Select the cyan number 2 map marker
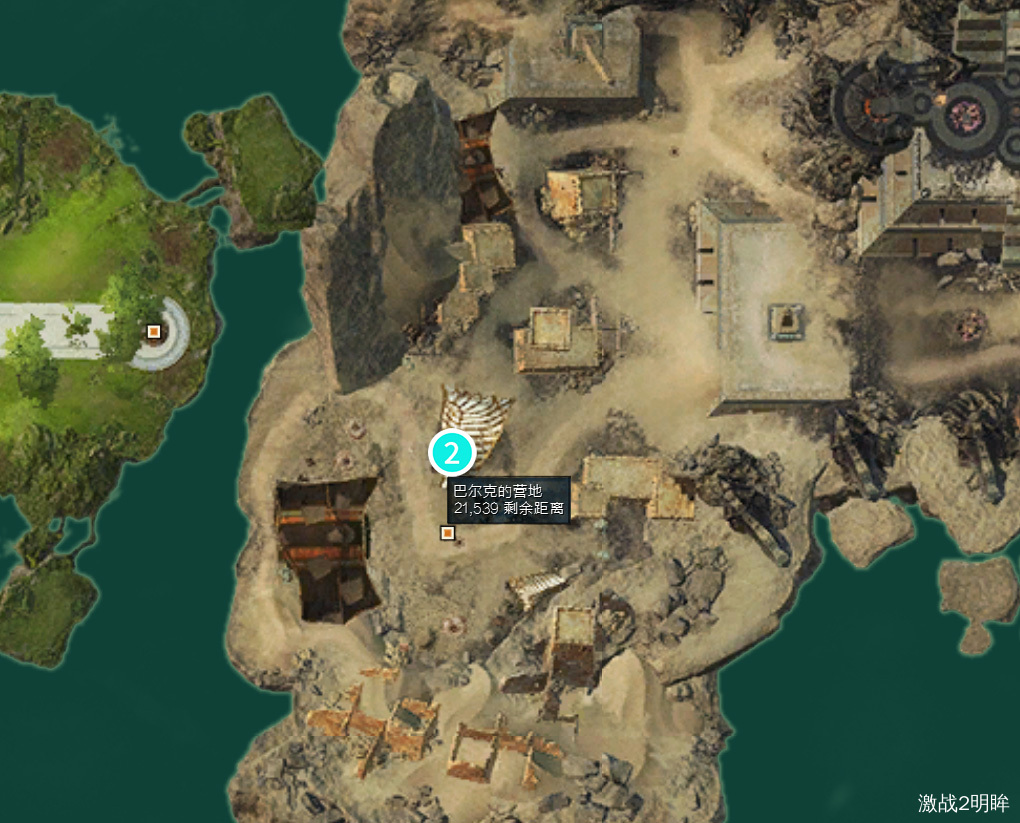 click(452, 454)
